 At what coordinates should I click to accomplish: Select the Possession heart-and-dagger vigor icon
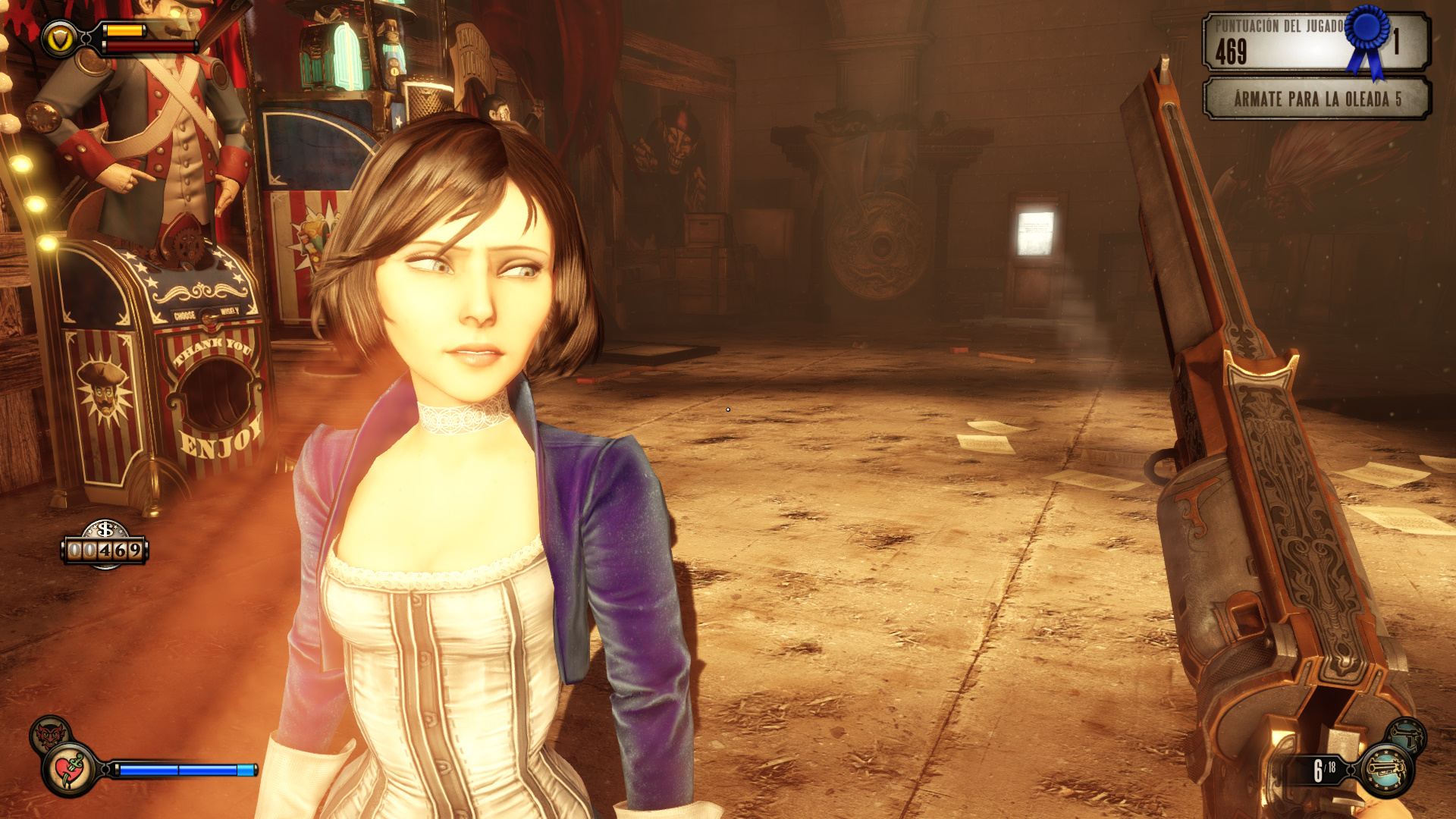click(70, 770)
